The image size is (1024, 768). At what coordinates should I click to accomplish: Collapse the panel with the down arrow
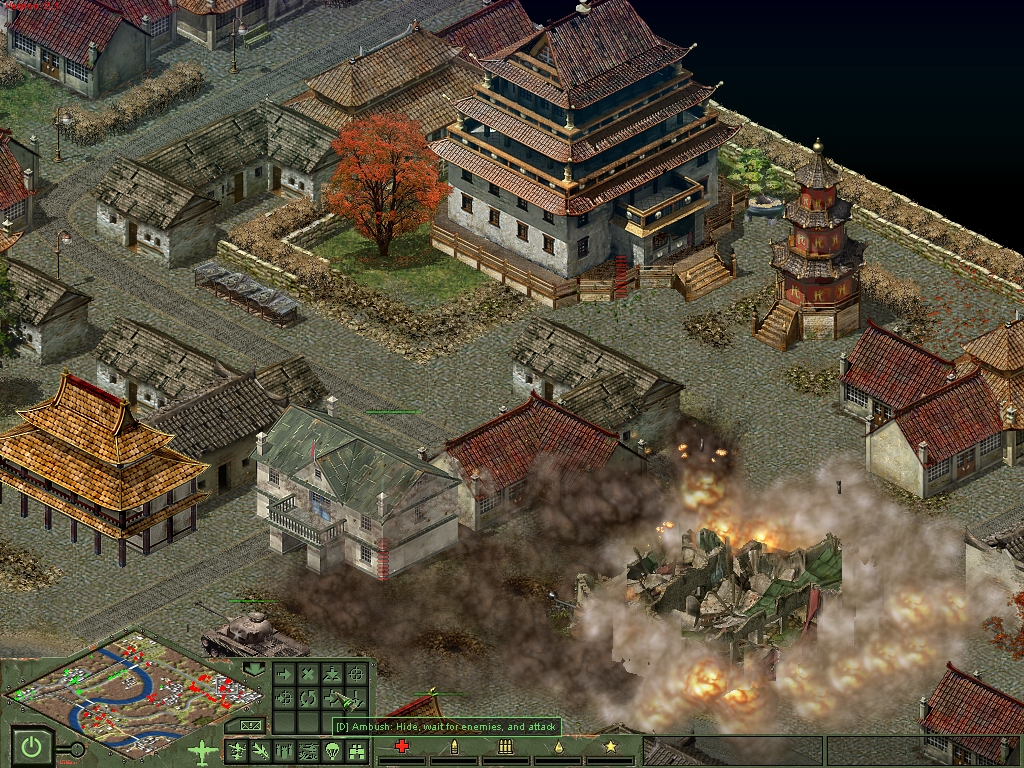click(254, 667)
